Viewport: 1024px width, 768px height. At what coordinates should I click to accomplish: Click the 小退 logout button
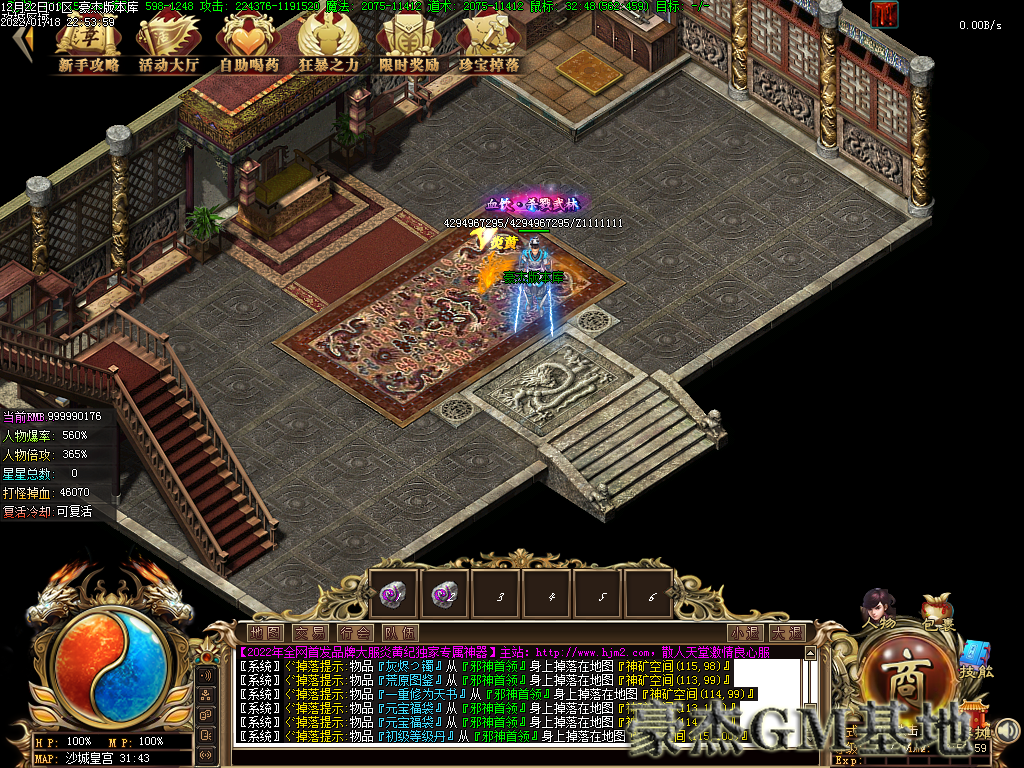744,633
